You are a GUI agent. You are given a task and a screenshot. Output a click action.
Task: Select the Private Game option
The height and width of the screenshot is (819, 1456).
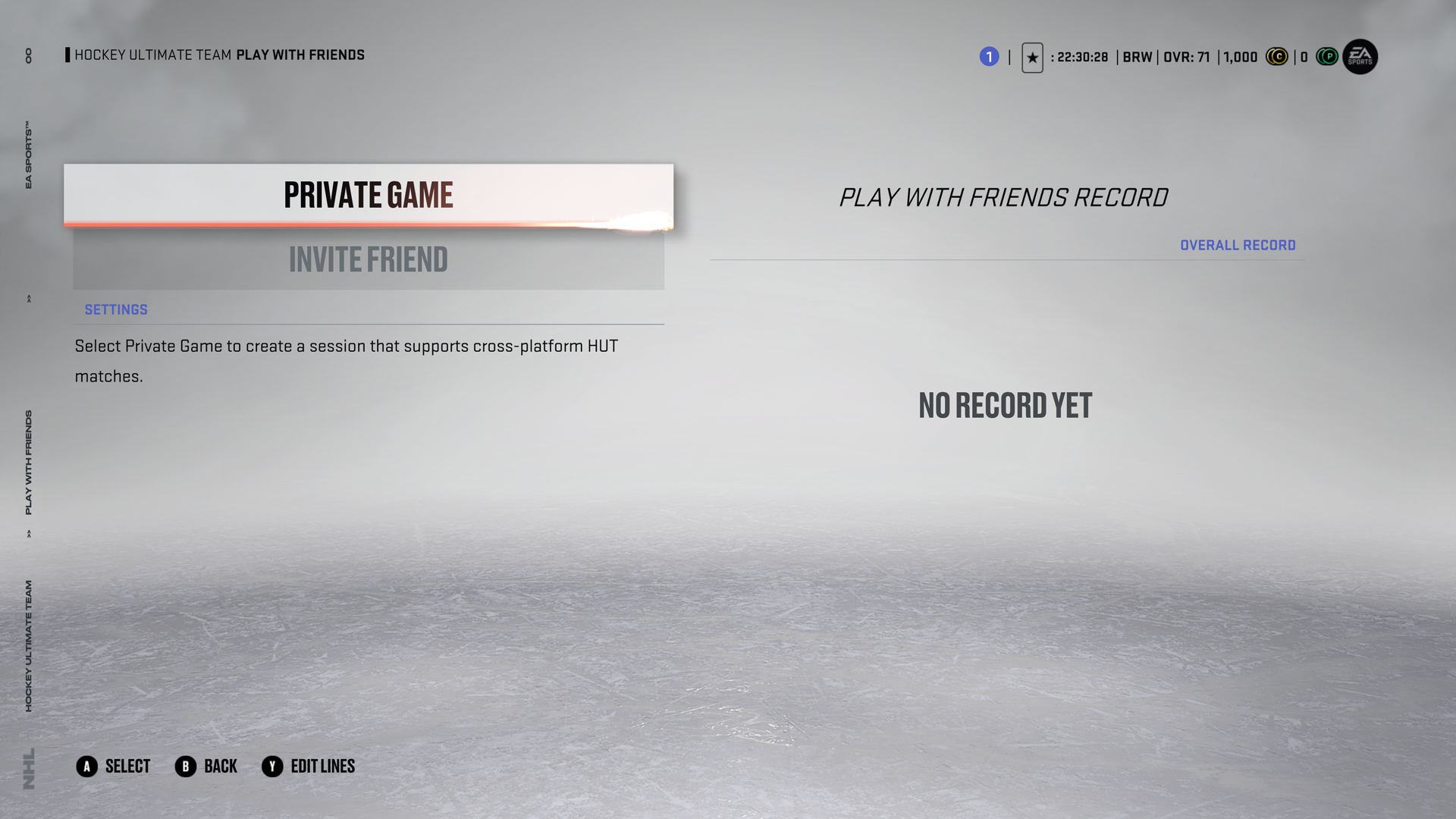(x=369, y=195)
